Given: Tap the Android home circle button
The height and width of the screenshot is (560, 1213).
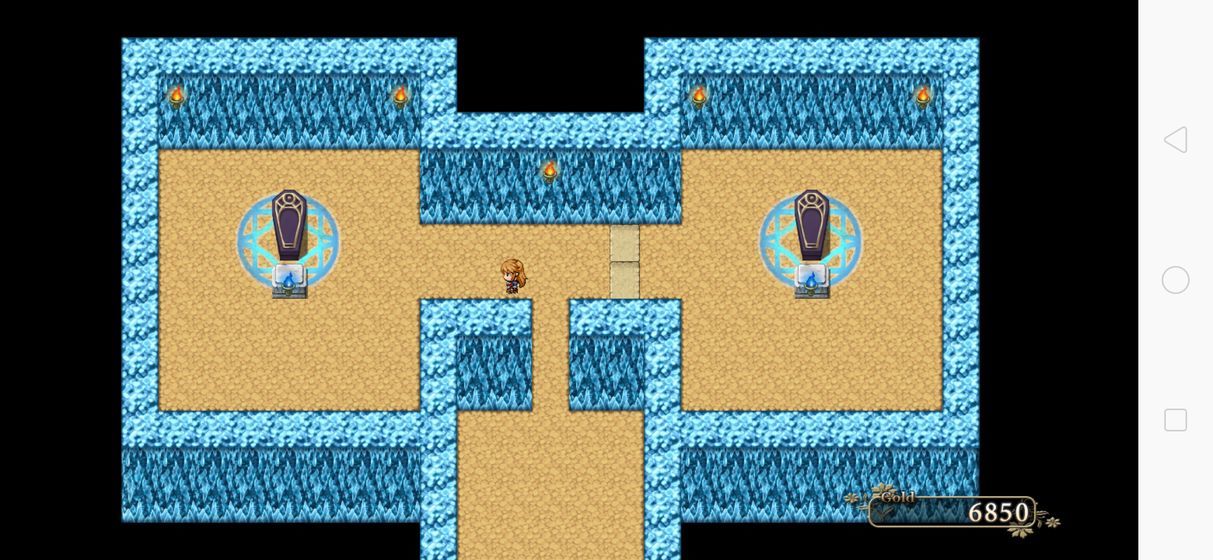Looking at the screenshot, I should pyautogui.click(x=1175, y=280).
